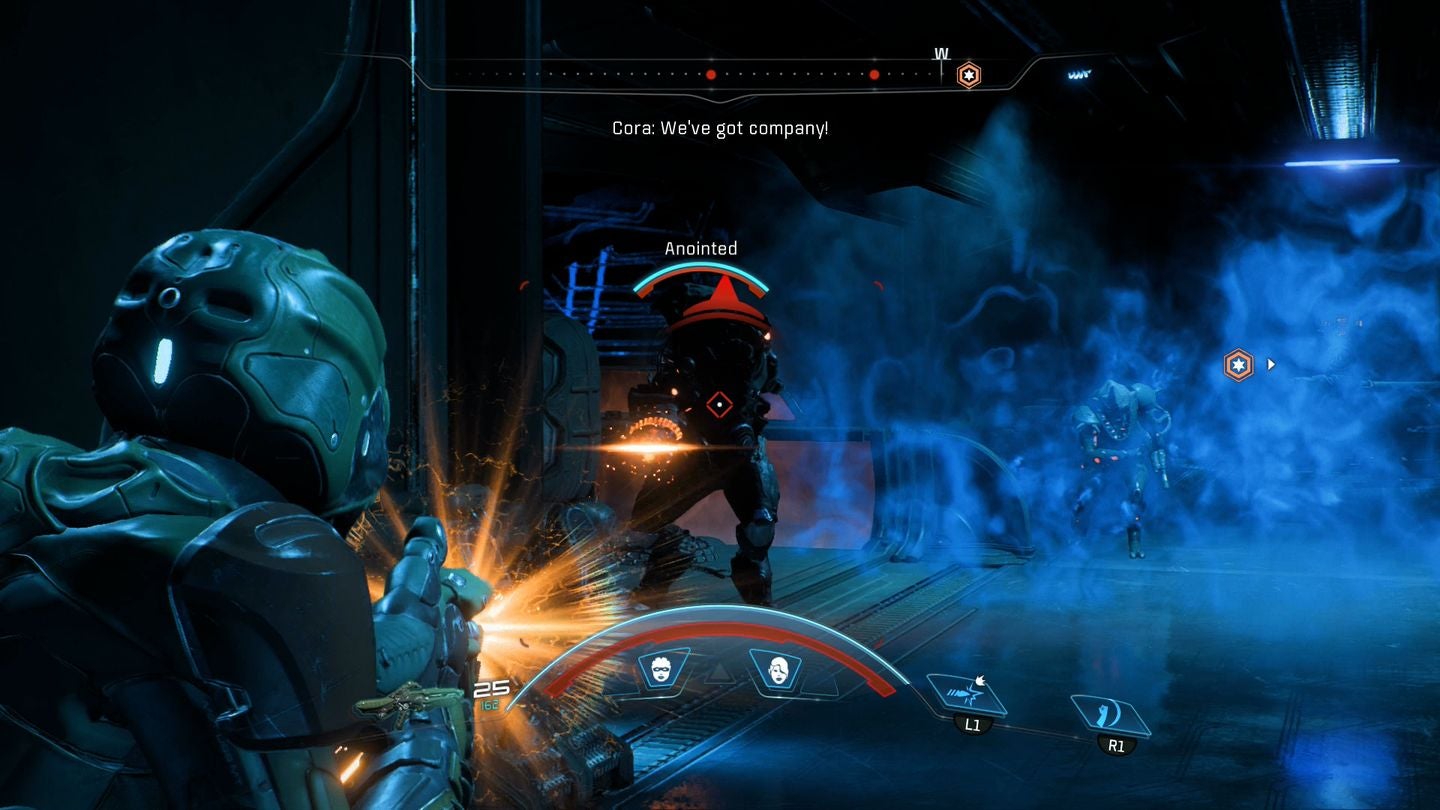Click the ammo count showing 25

[492, 687]
